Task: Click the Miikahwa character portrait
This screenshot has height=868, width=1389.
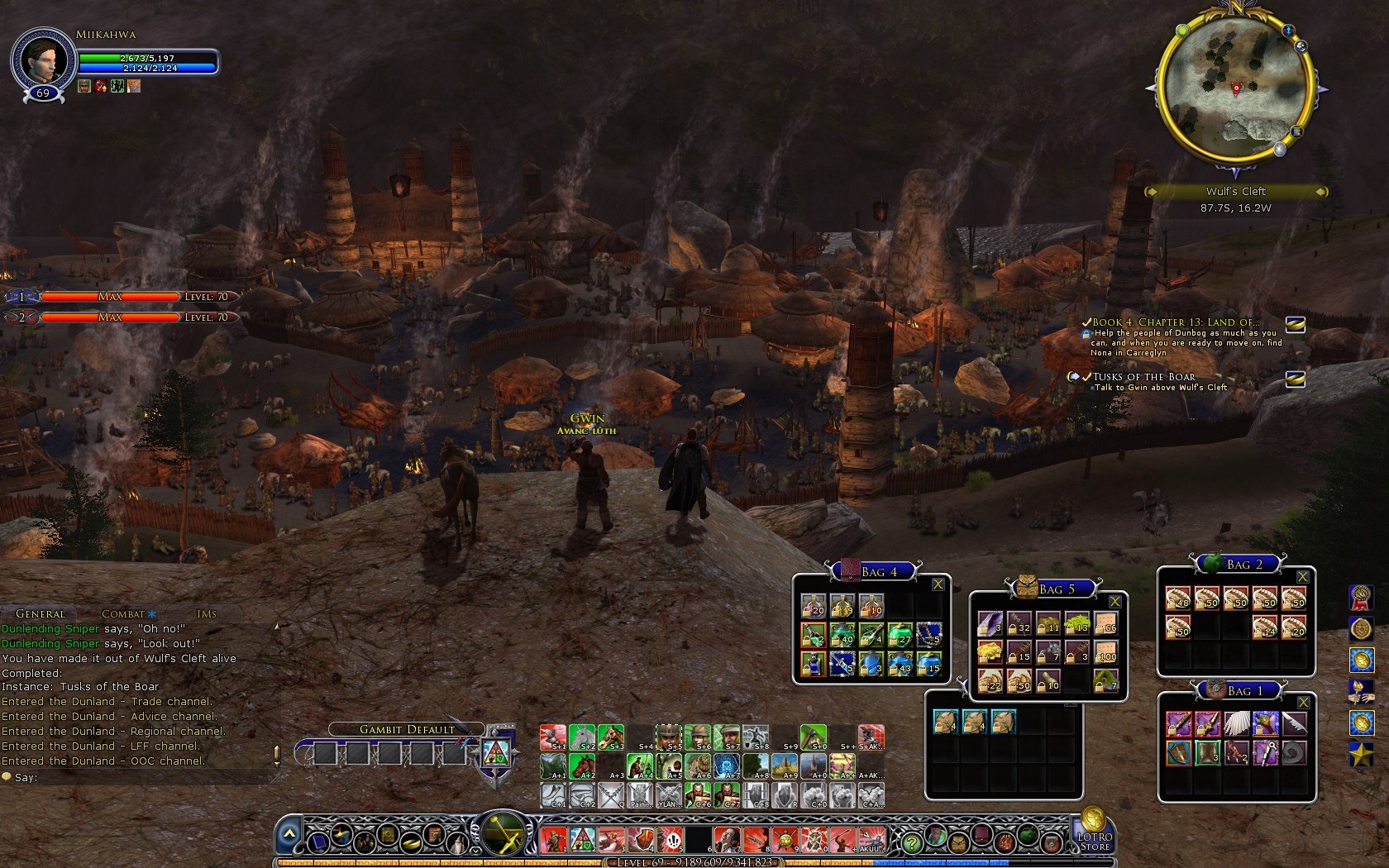Action: [x=41, y=60]
